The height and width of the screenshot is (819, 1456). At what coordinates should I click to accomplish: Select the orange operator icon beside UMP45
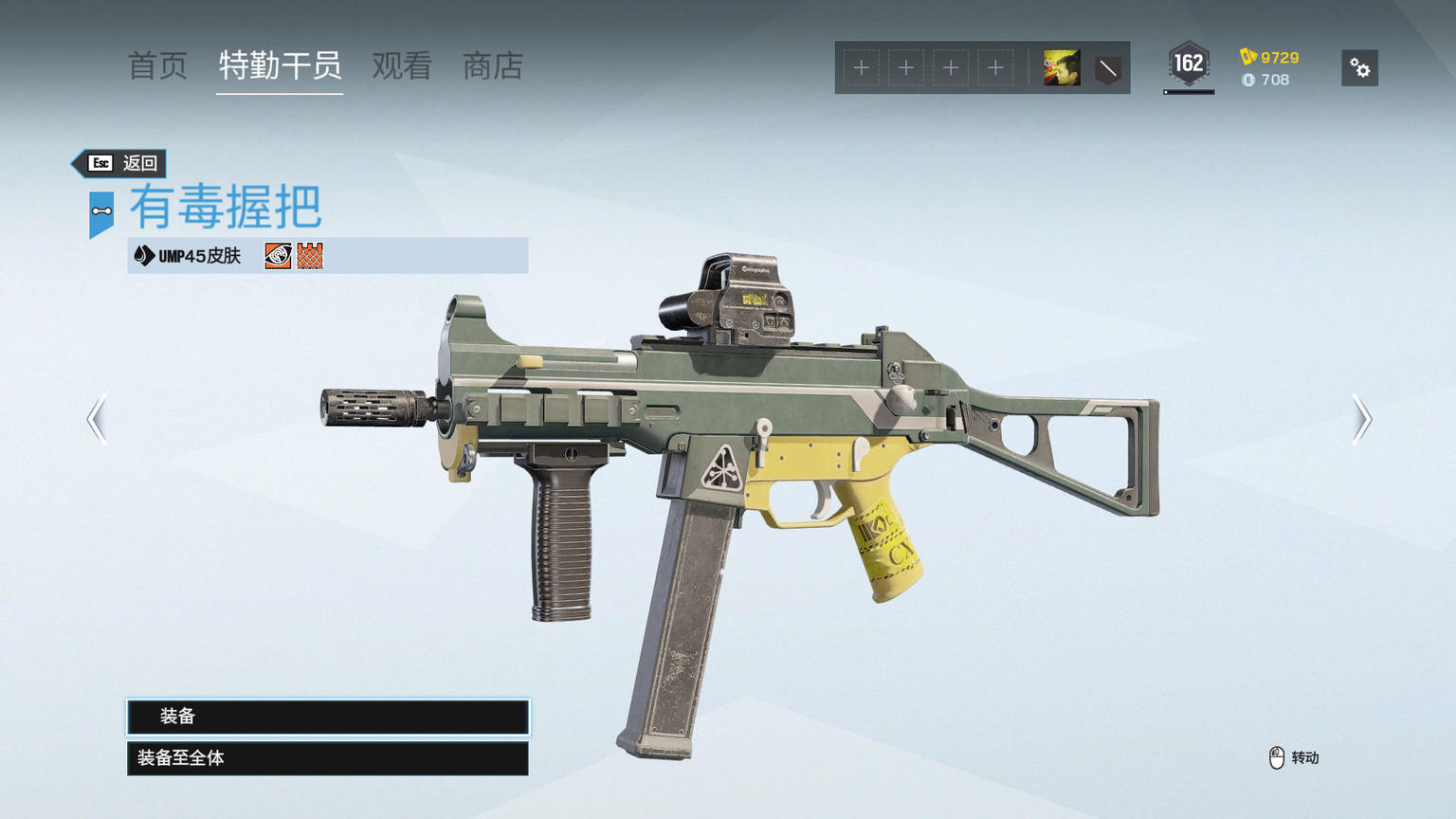[278, 256]
